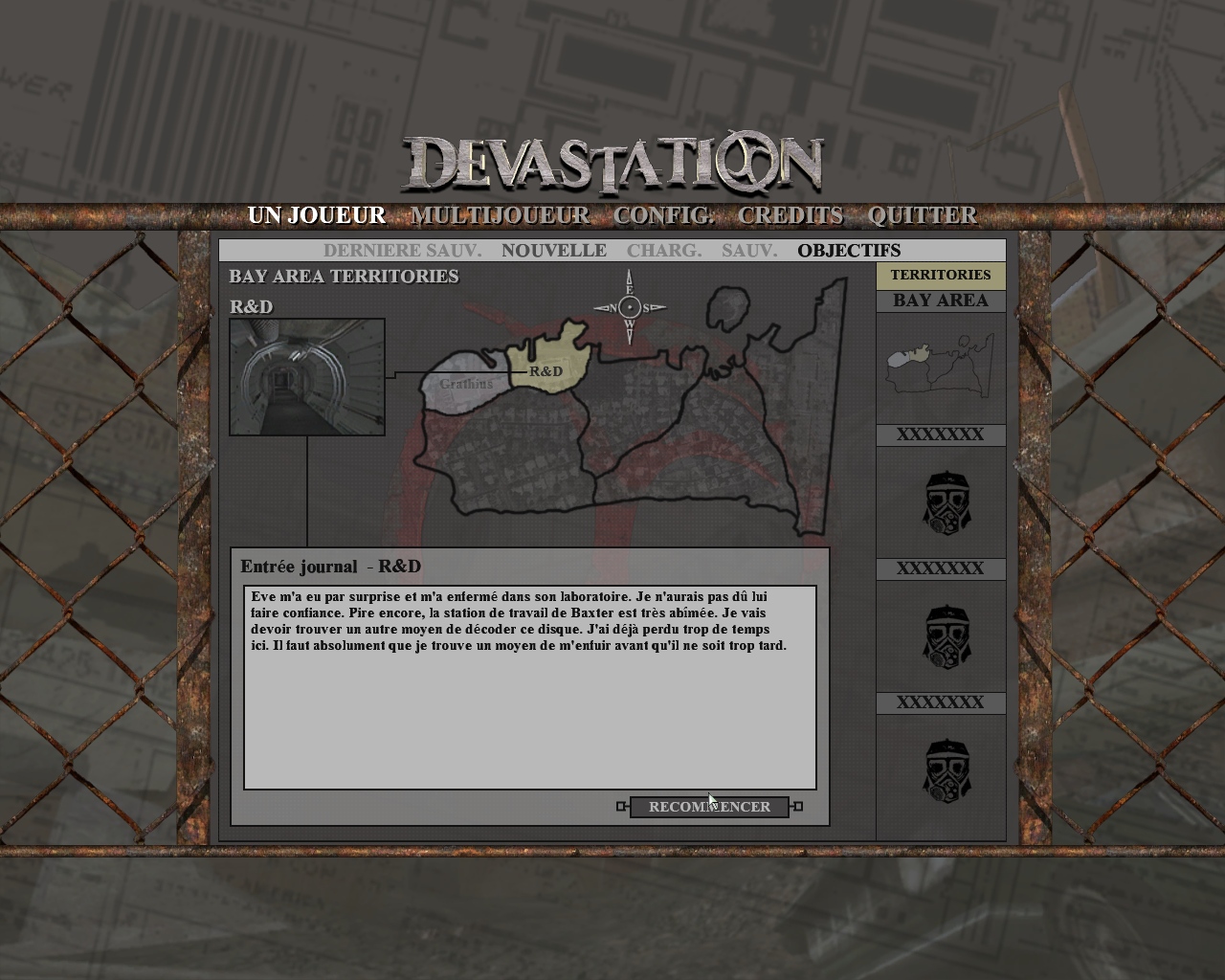The width and height of the screenshot is (1225, 980).
Task: Open the UN JOUEUR menu
Action: pos(317,215)
